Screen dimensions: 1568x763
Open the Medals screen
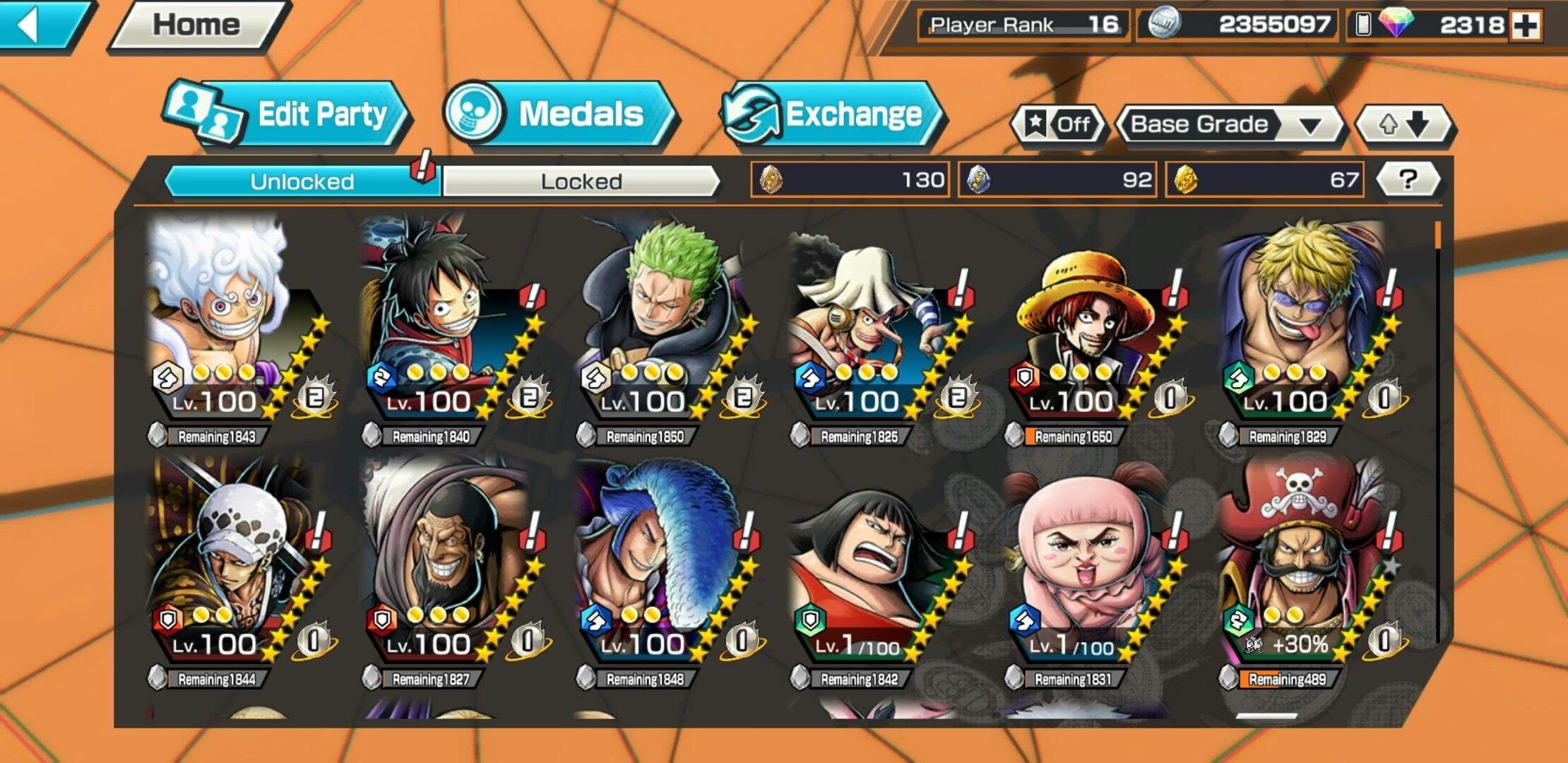(558, 114)
